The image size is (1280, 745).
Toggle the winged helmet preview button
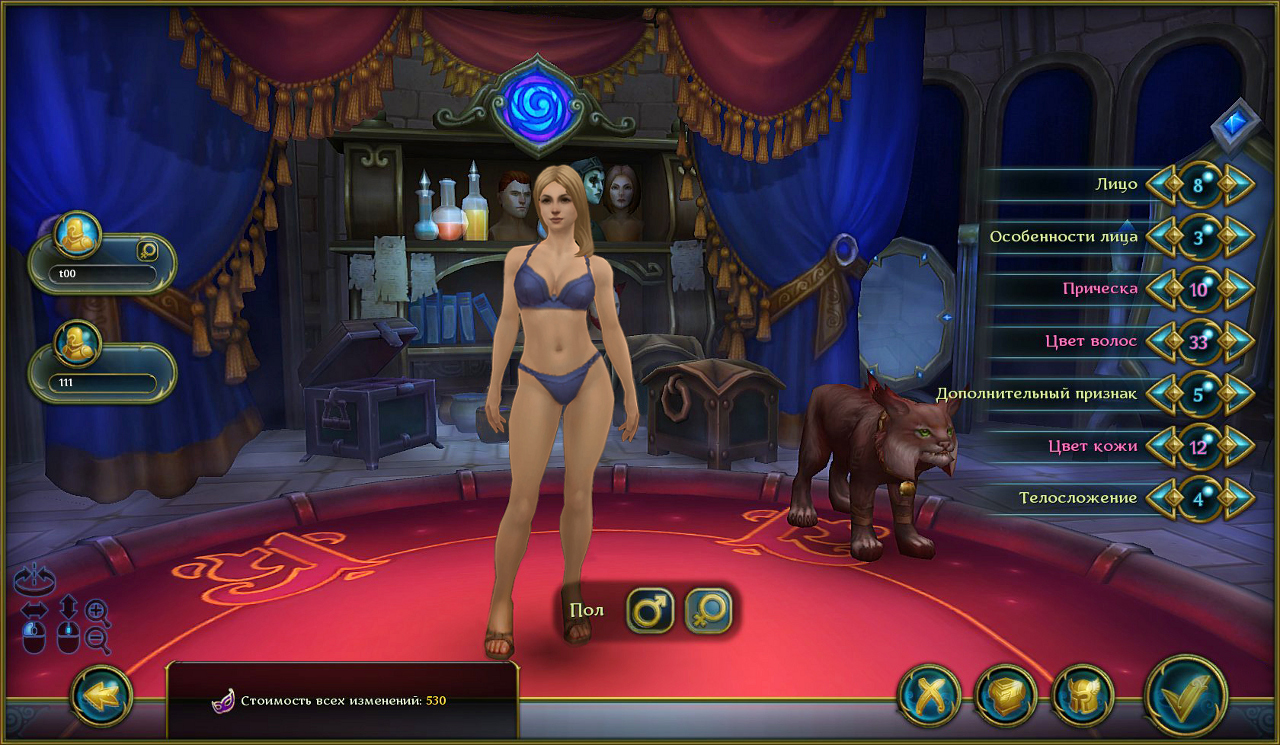[1083, 695]
